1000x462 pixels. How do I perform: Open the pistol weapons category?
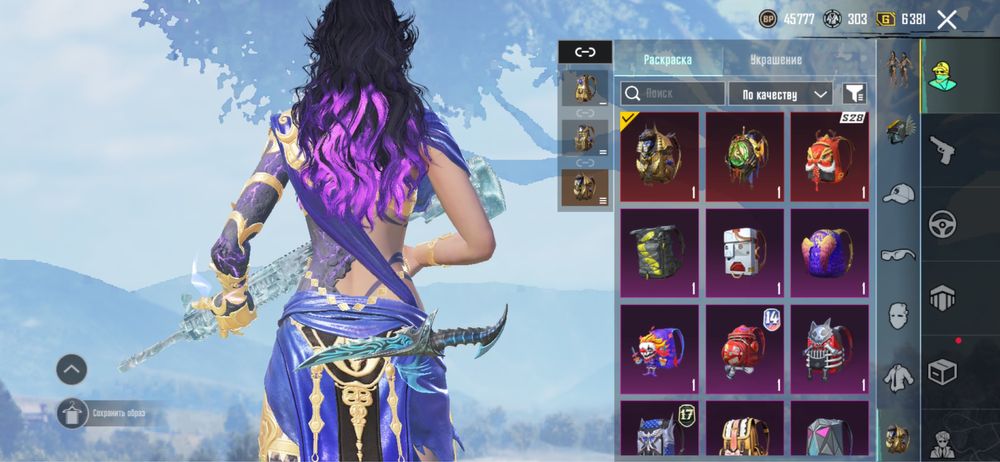coord(942,151)
